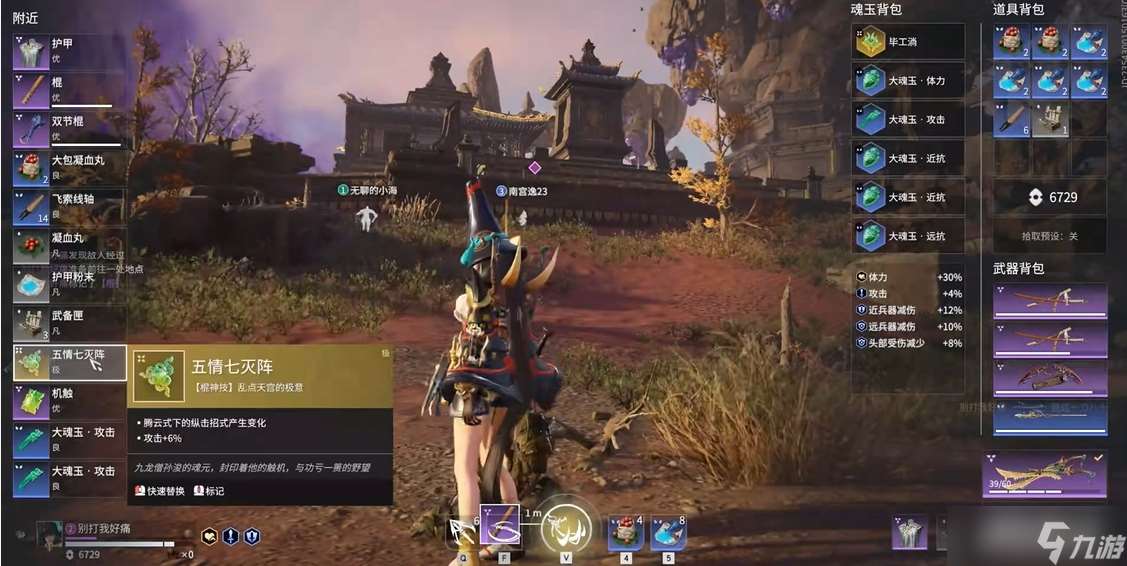Image resolution: width=1127 pixels, height=566 pixels.
Task: Pick up the 大包凝血丸 healing item
Action: [69, 168]
